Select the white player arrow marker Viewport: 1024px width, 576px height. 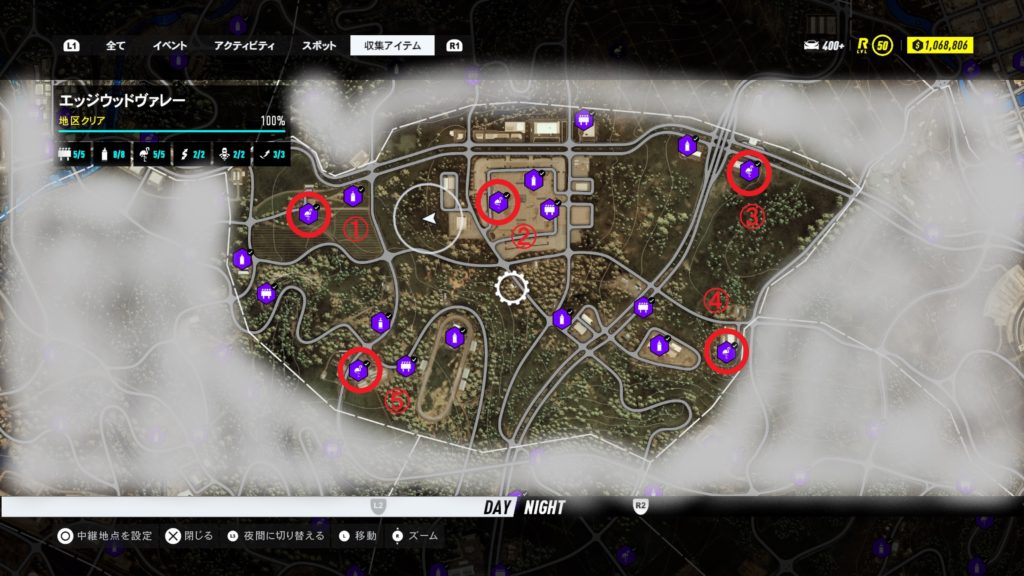pyautogui.click(x=429, y=217)
